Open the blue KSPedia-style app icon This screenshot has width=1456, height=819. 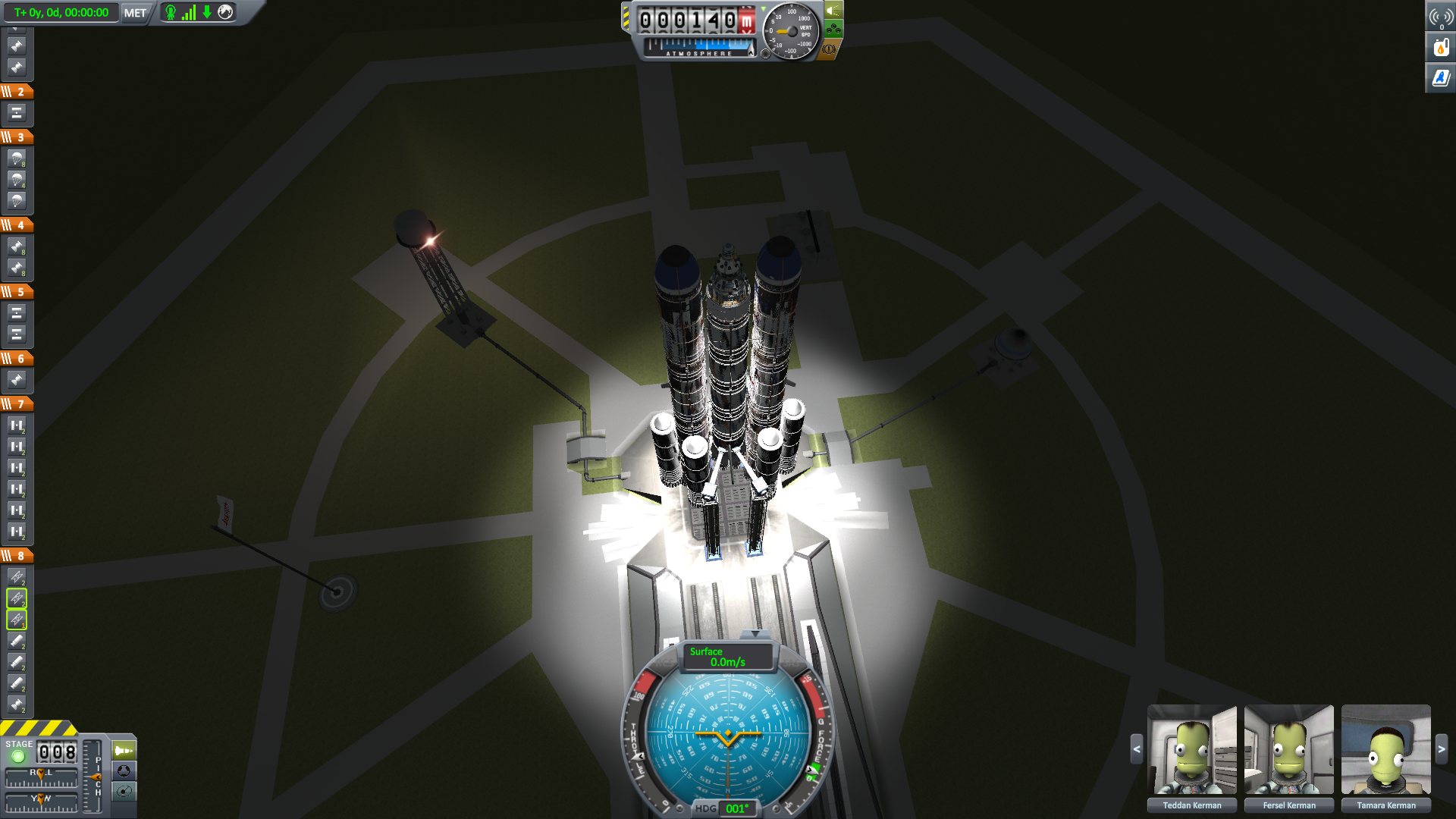point(1440,77)
